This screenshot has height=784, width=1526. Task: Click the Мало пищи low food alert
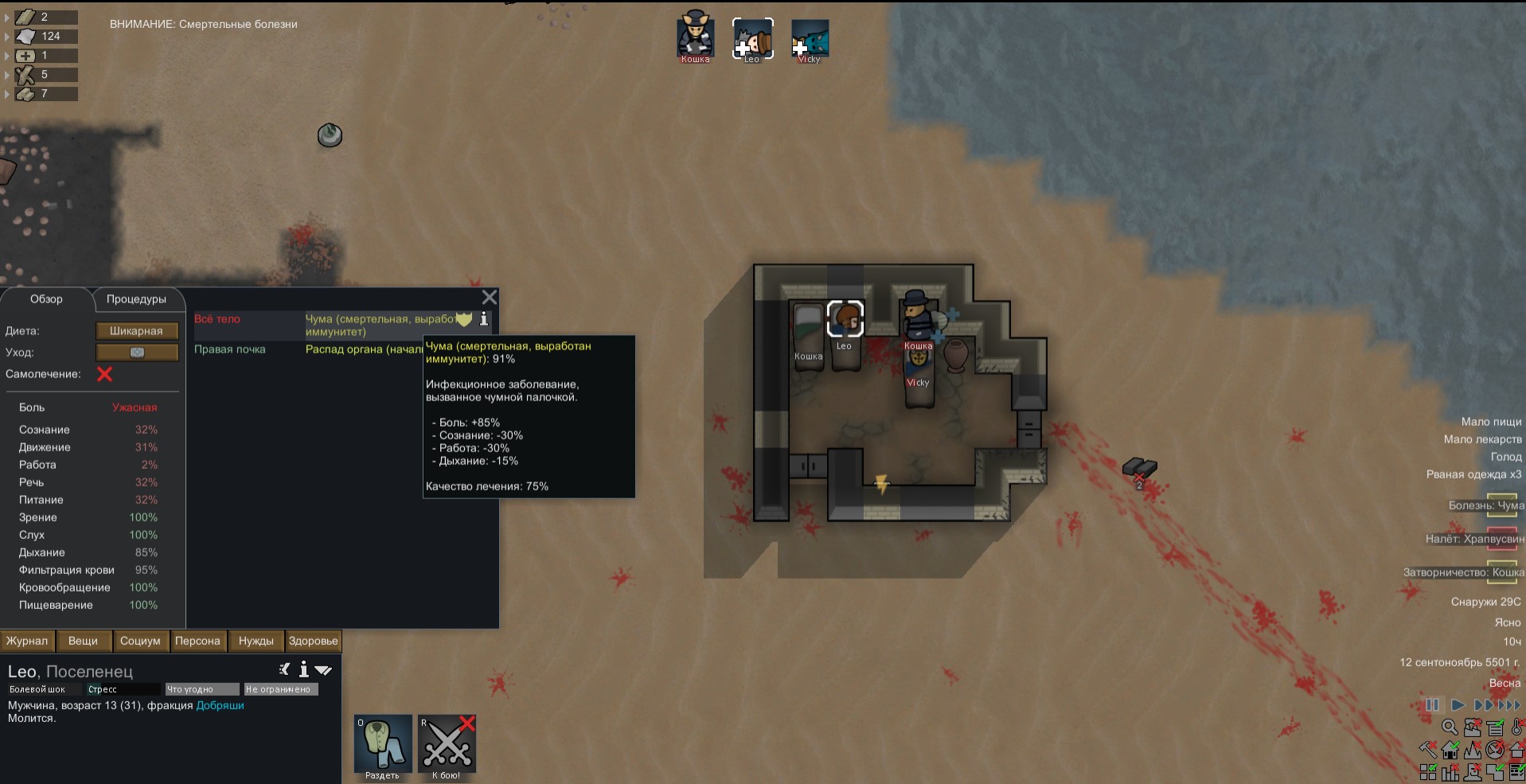tap(1491, 422)
